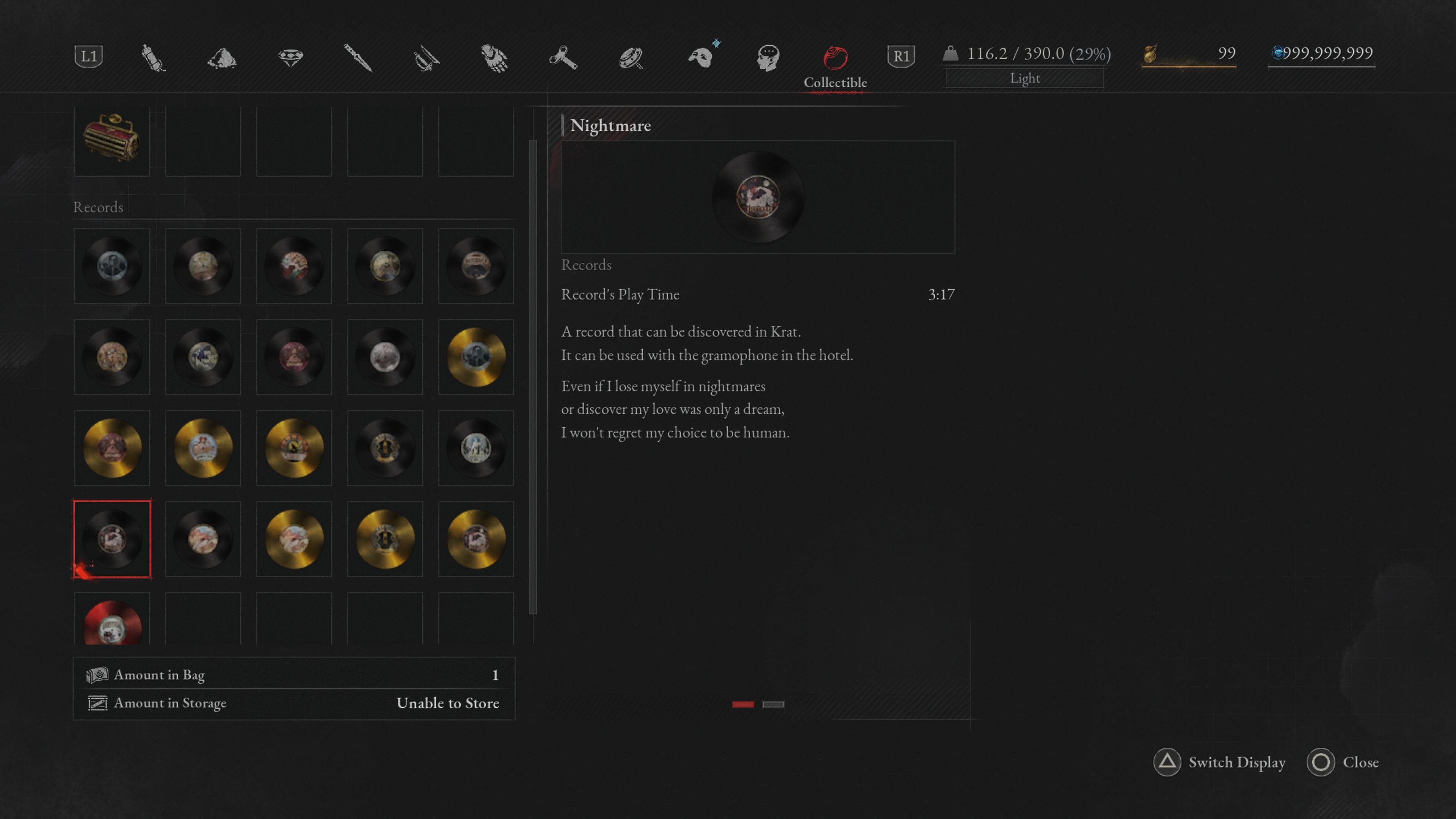Choose the mechanical hand tab

coord(494,58)
